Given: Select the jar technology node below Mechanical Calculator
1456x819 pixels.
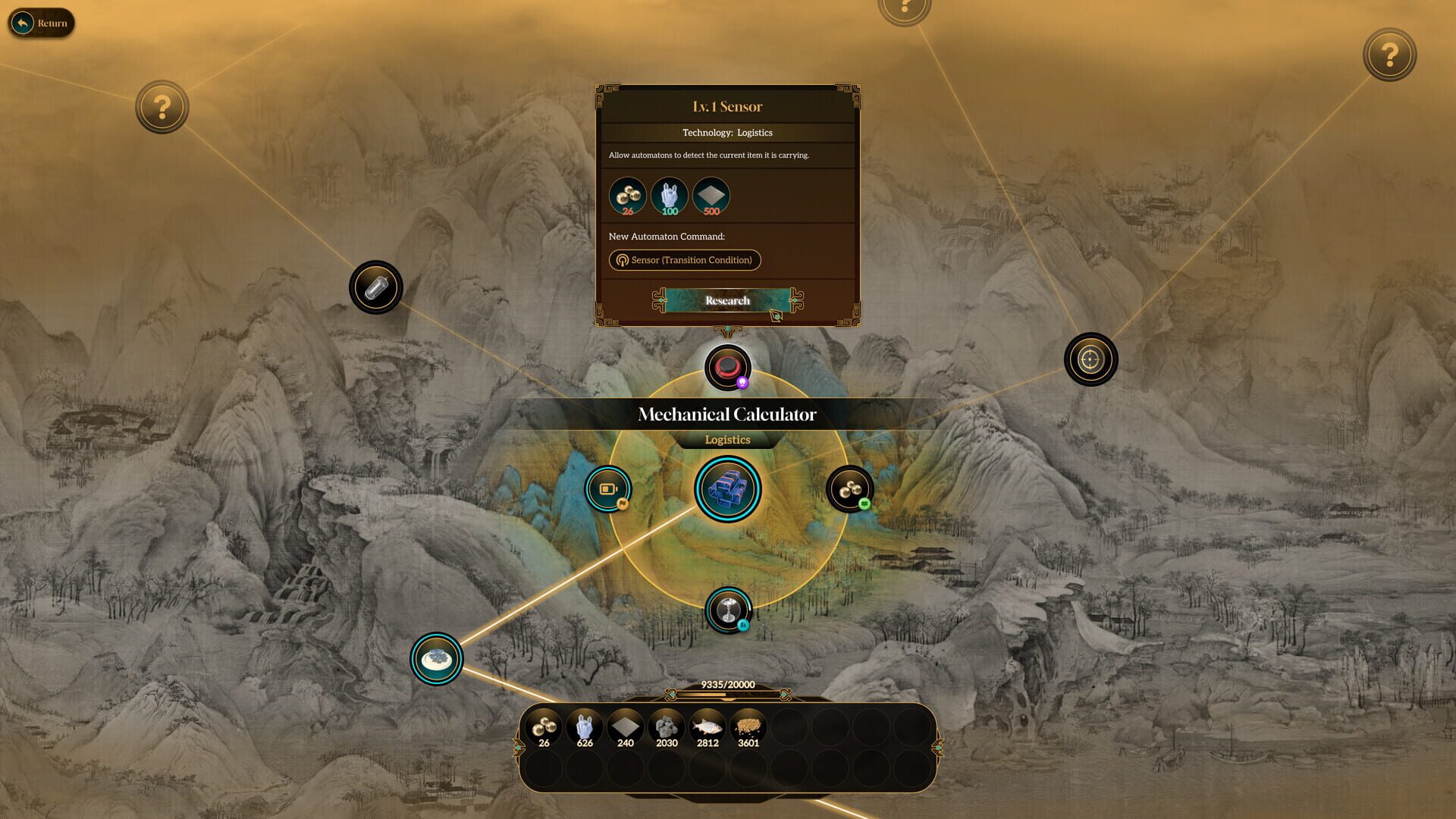Looking at the screenshot, I should tap(727, 608).
